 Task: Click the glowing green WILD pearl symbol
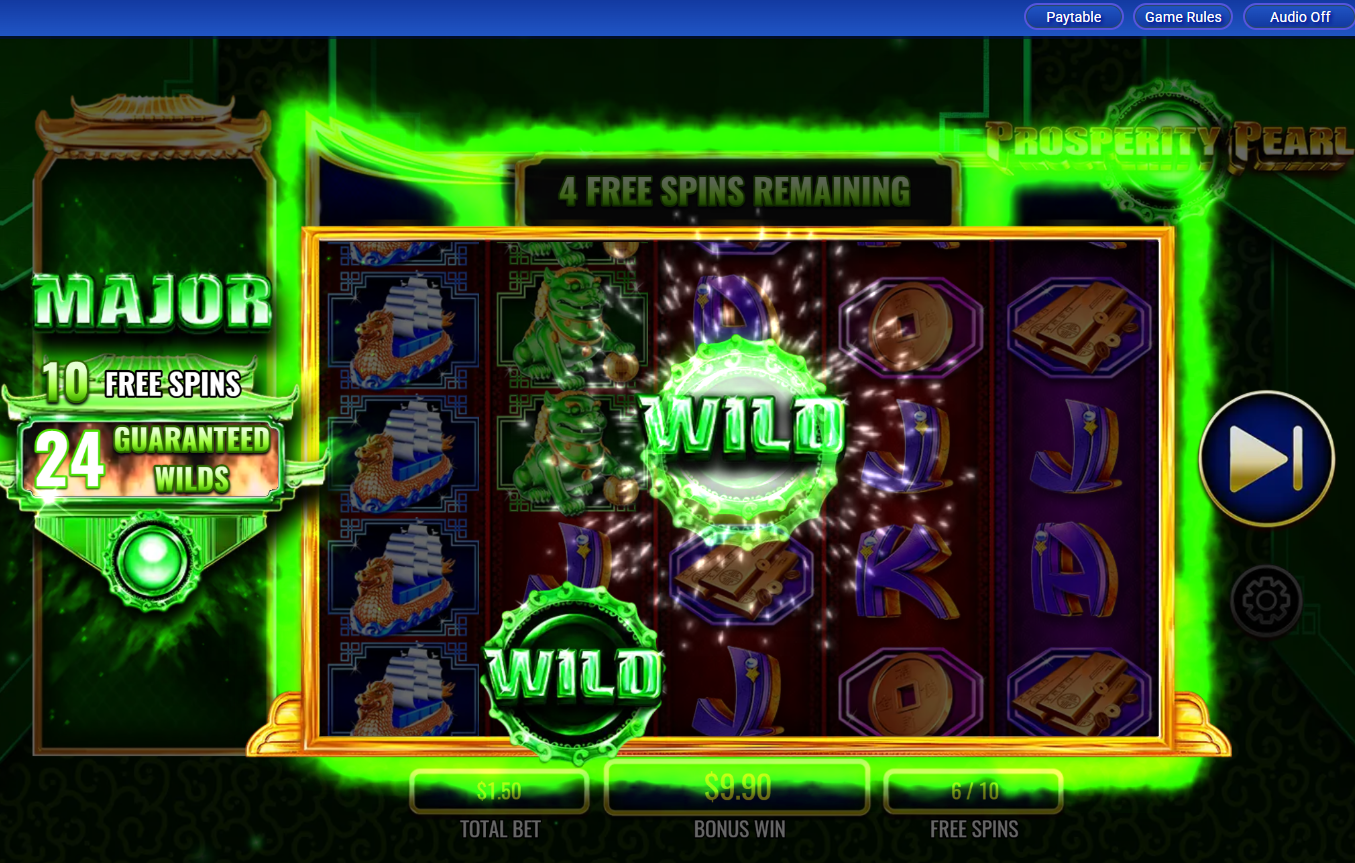point(740,435)
